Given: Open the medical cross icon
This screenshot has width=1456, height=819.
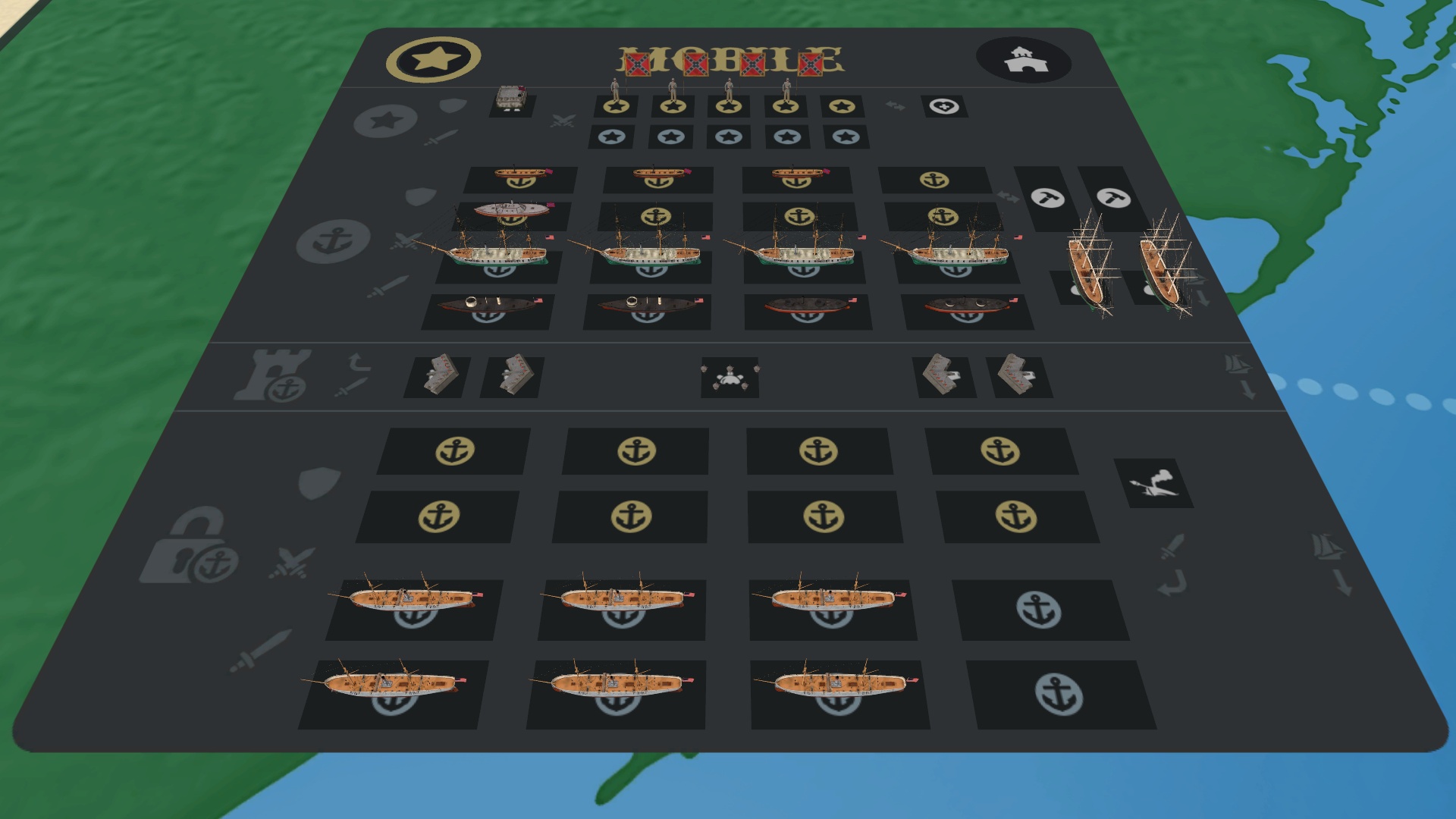Looking at the screenshot, I should (x=943, y=106).
